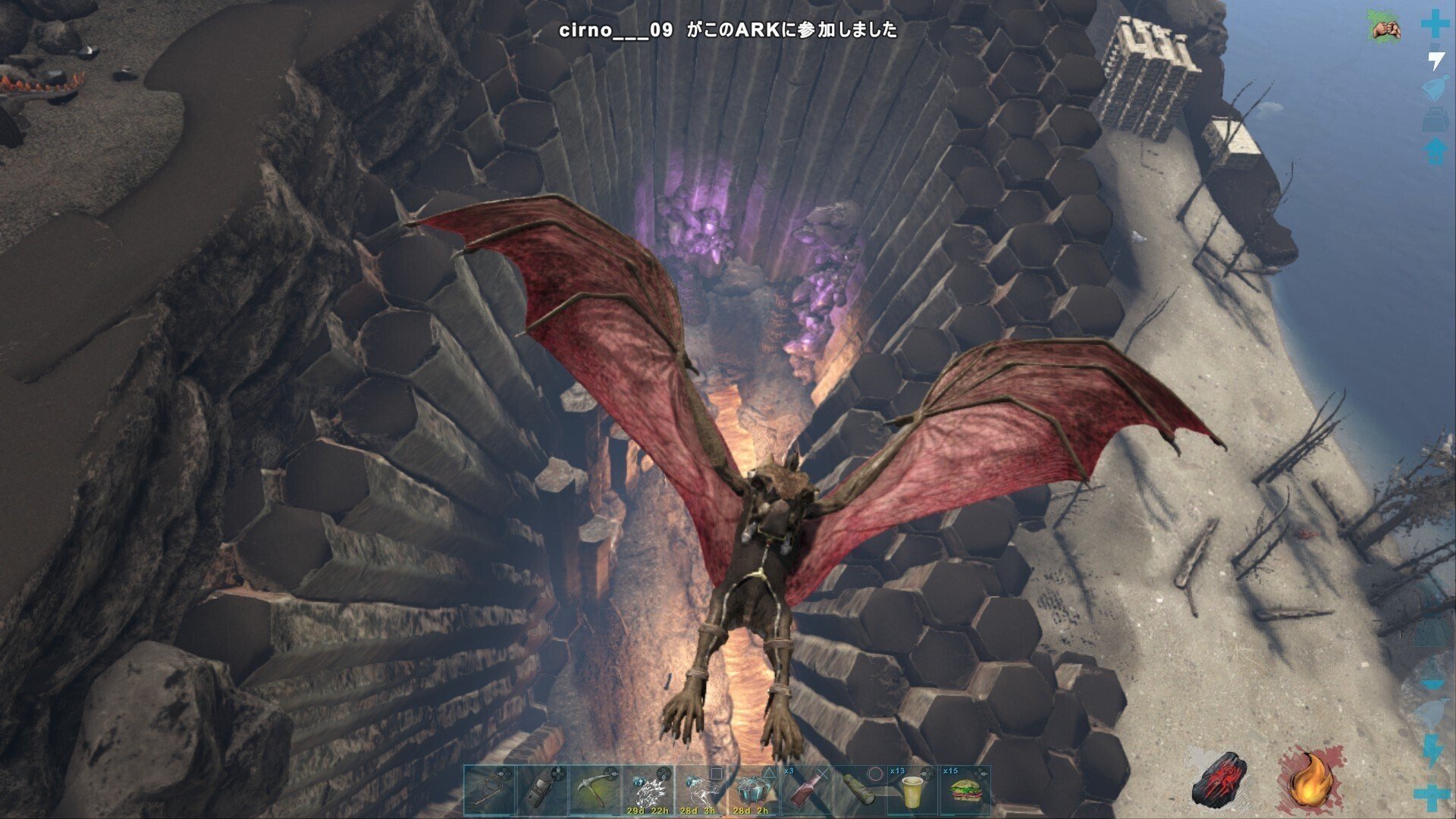
Task: Click the level-up arrow icon
Action: point(1433,150)
